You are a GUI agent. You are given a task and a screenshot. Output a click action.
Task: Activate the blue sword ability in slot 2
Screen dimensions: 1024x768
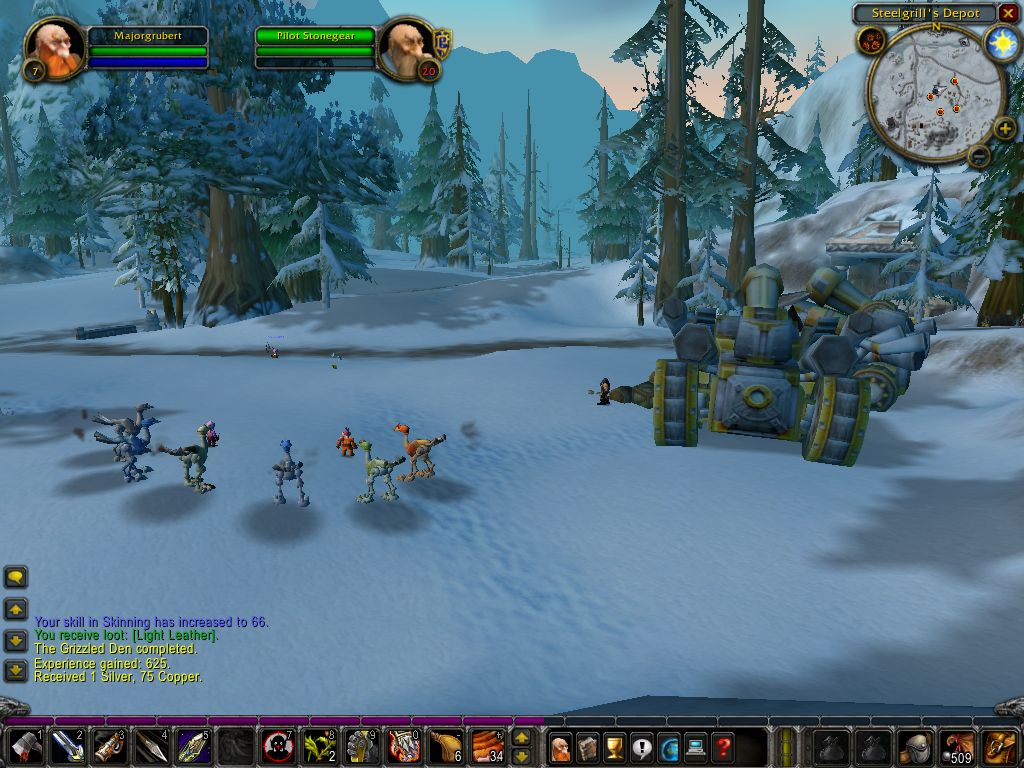65,747
